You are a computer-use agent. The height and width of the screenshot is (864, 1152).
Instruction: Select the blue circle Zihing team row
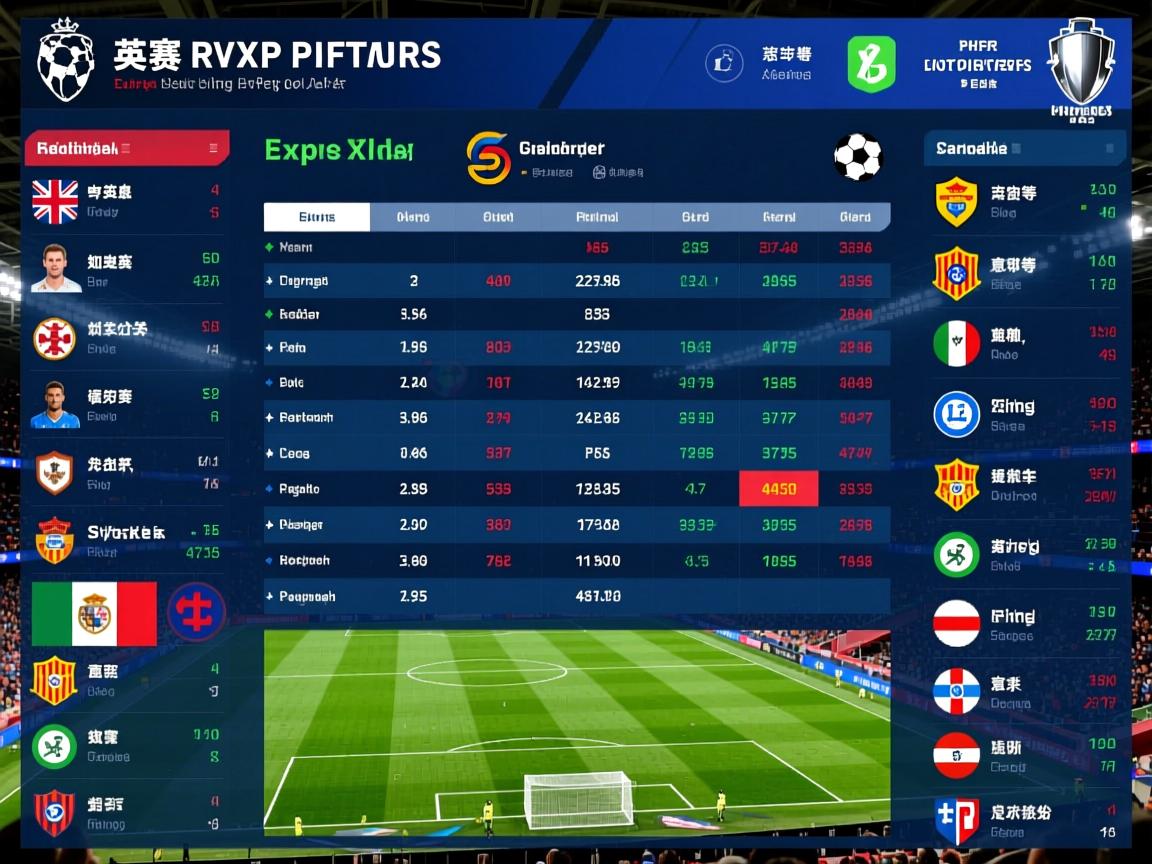tap(1026, 415)
